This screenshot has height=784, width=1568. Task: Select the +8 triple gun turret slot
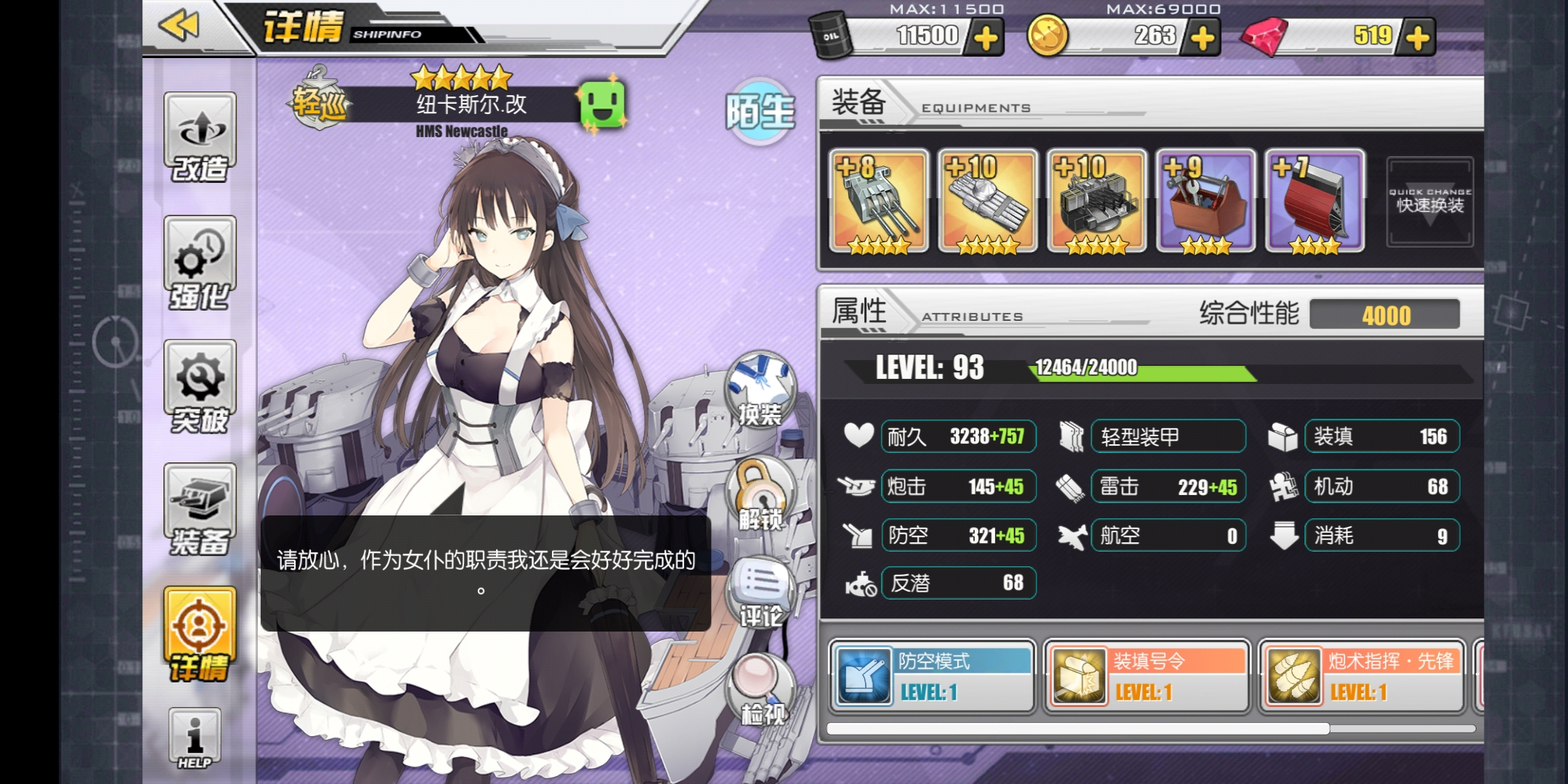[879, 201]
